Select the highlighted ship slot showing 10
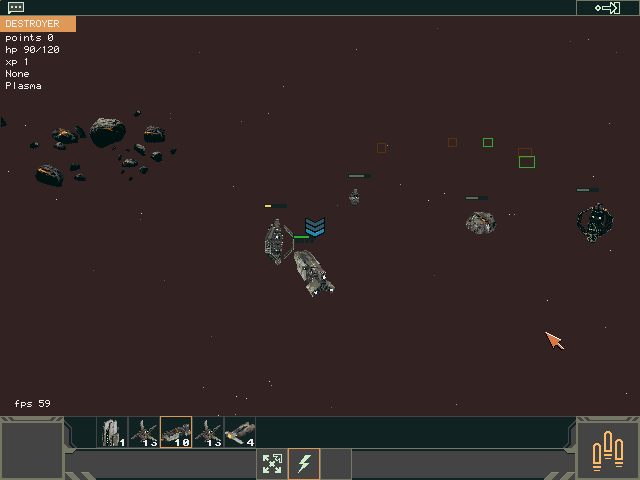The height and width of the screenshot is (480, 640). [x=176, y=432]
